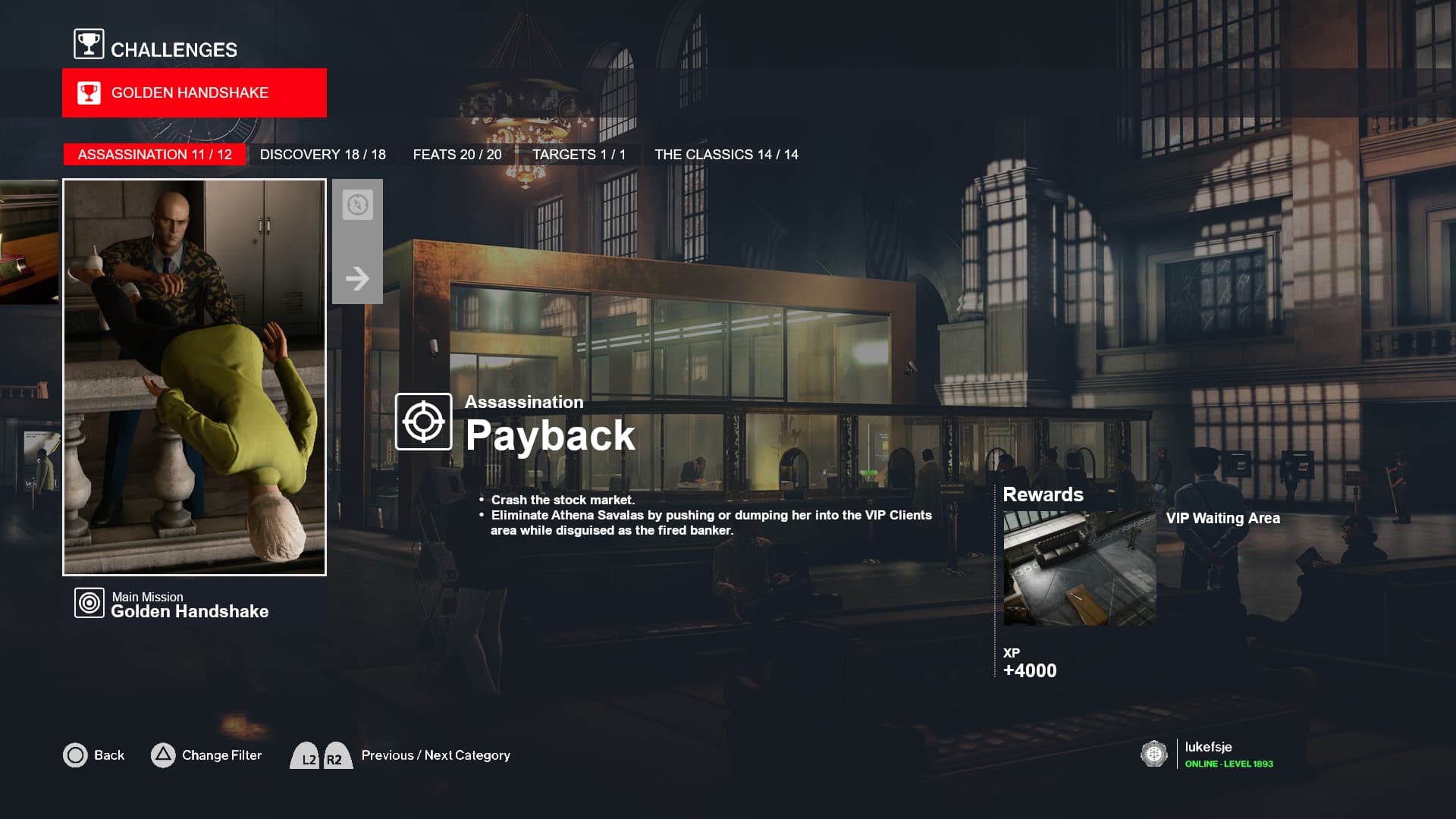View the VIP Waiting Area reward thumbnail
The width and height of the screenshot is (1456, 819).
click(x=1079, y=568)
